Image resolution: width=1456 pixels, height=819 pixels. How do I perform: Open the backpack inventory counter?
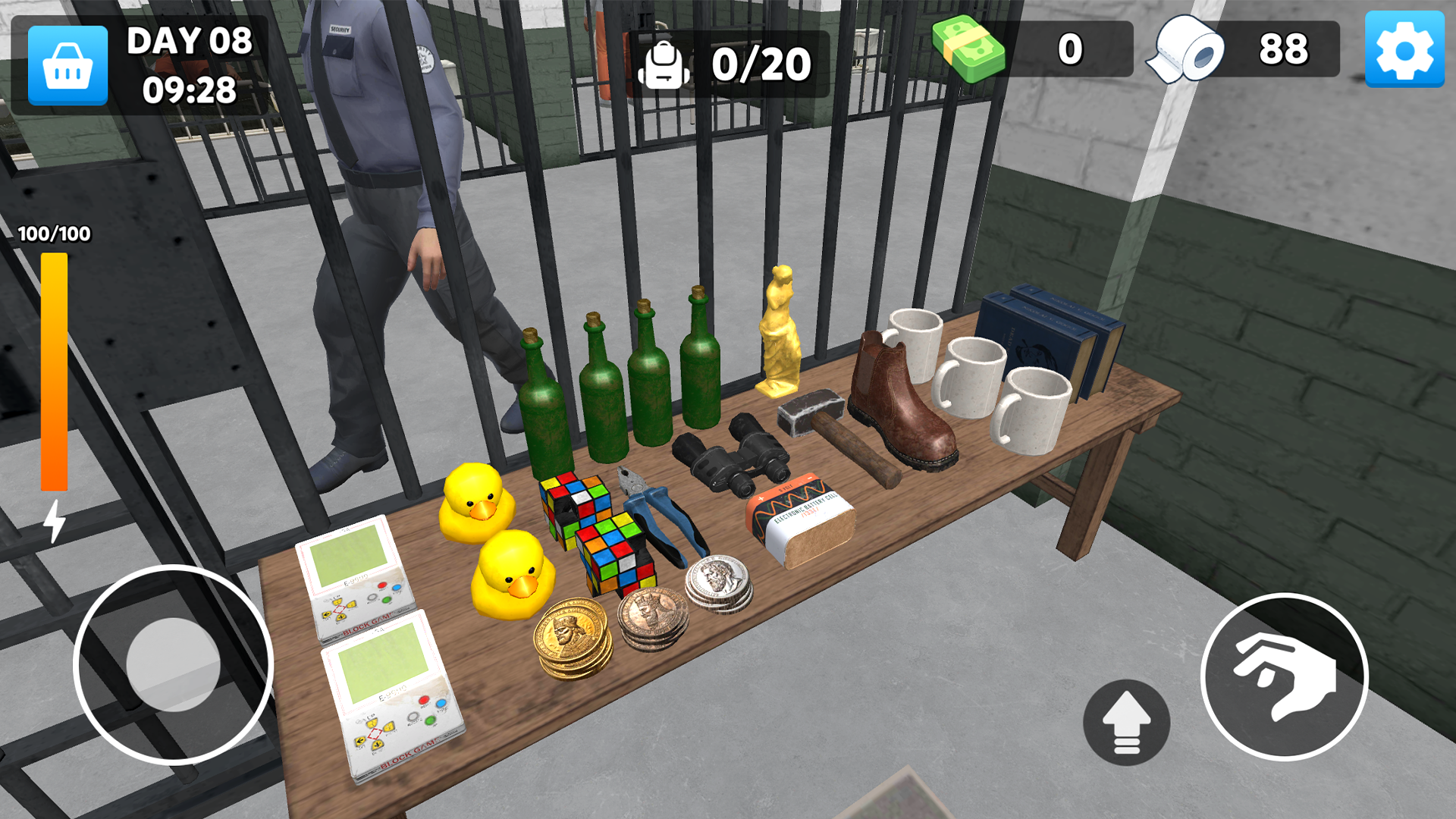[728, 64]
